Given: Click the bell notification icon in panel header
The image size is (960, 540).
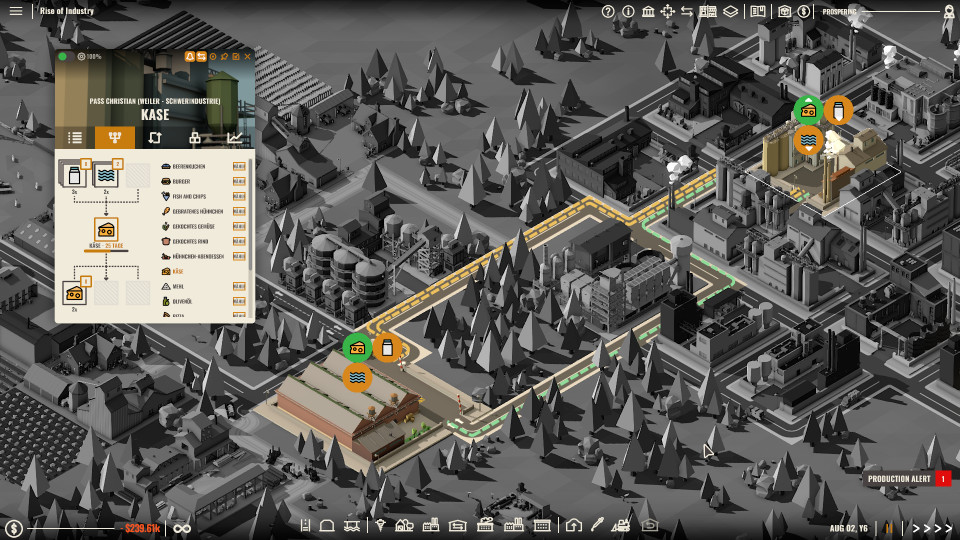Looking at the screenshot, I should (188, 57).
